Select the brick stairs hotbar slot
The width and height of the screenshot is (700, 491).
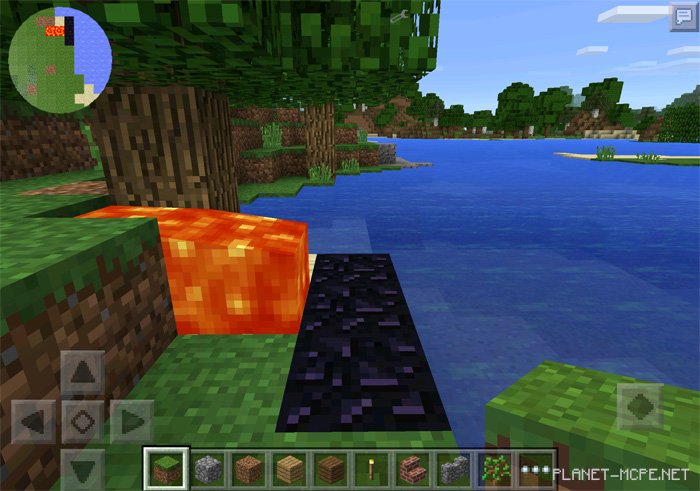tap(411, 467)
